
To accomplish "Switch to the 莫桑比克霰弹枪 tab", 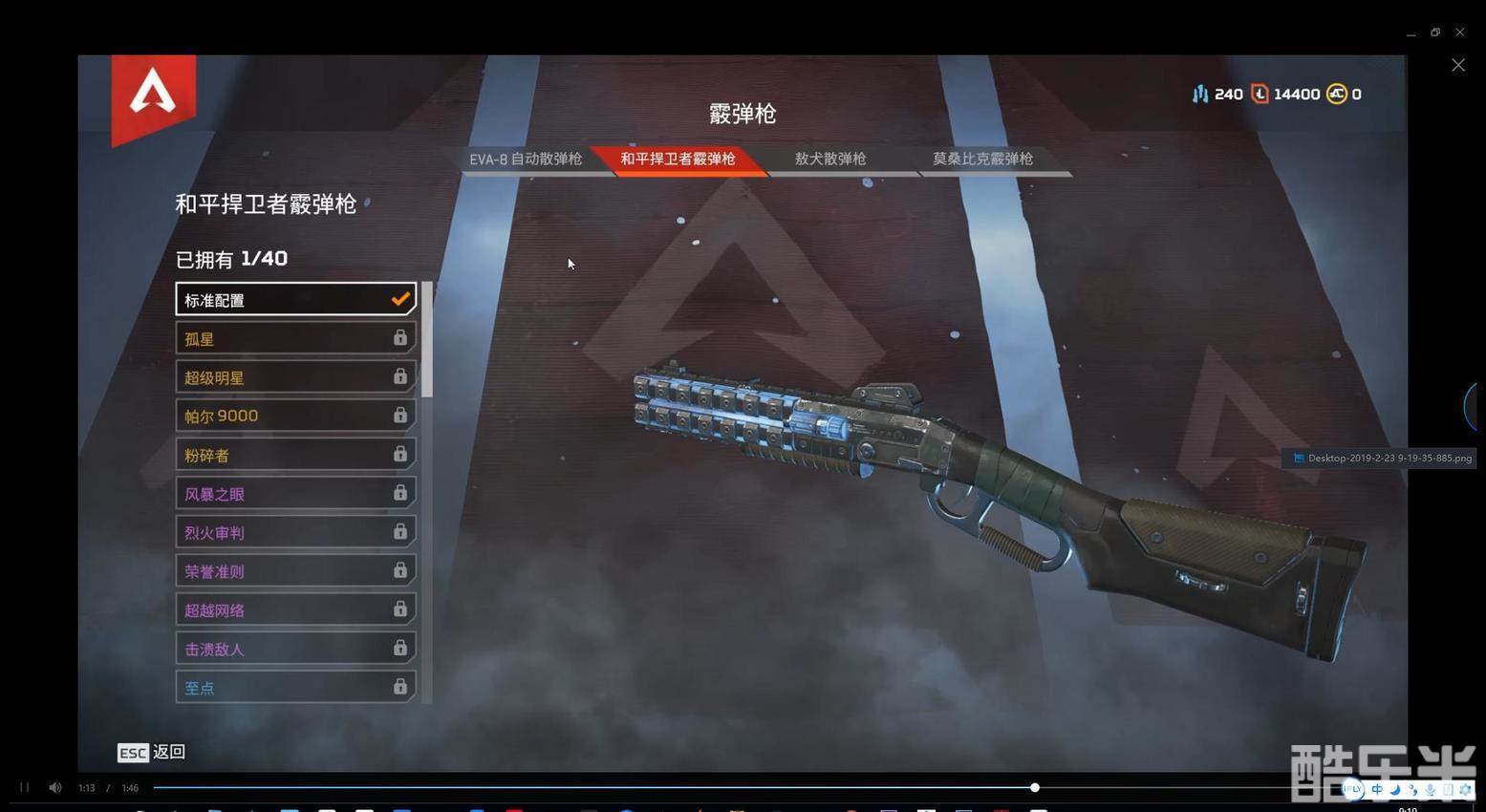I will tap(982, 160).
